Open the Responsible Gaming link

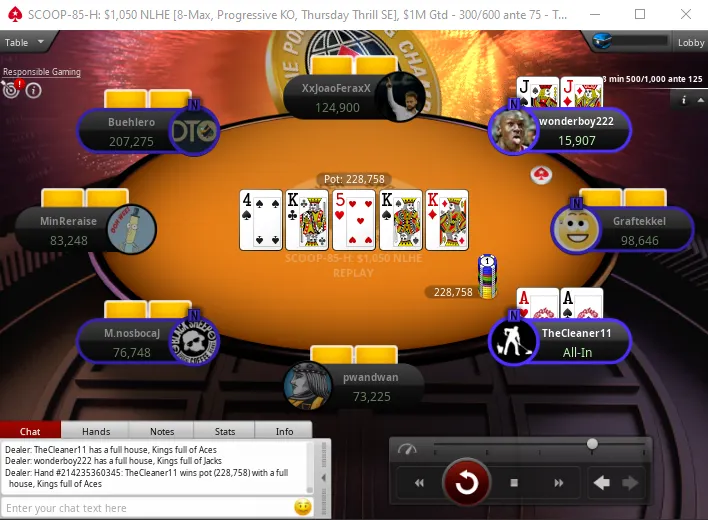(41, 72)
